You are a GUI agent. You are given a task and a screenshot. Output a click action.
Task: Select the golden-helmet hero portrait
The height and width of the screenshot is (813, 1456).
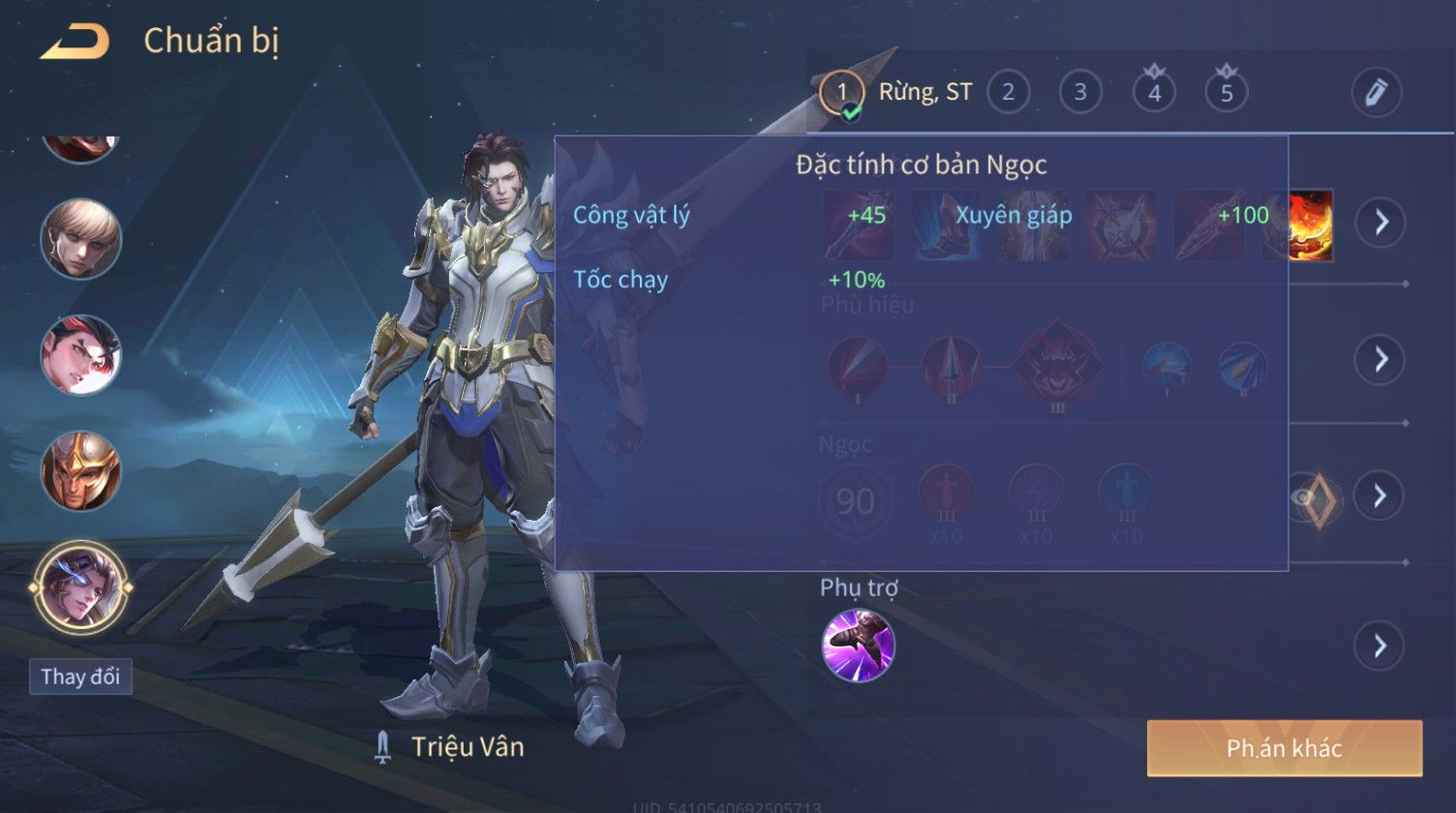tap(81, 471)
